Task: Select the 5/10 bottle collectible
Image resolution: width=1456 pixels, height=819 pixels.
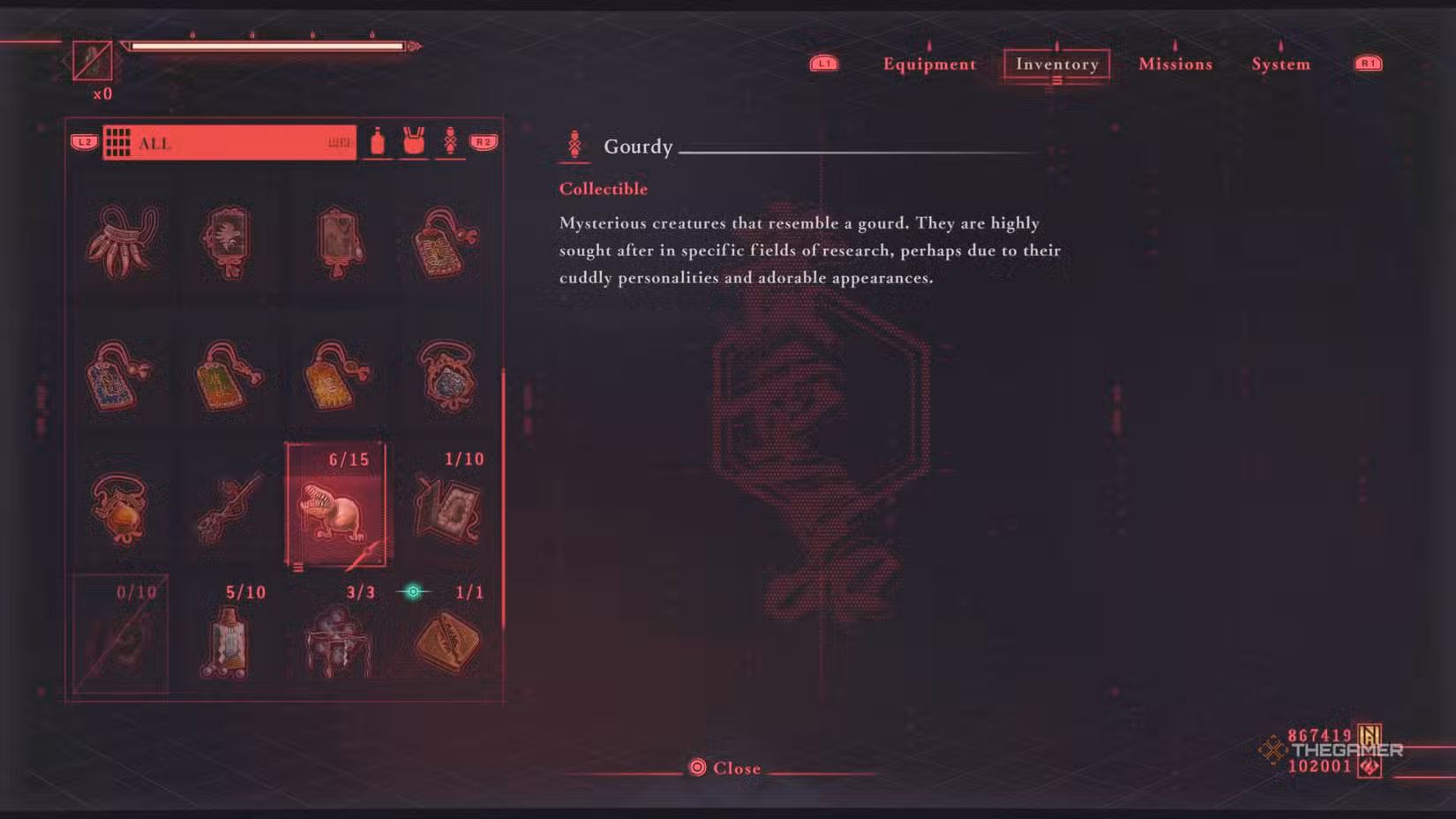Action: coord(230,640)
